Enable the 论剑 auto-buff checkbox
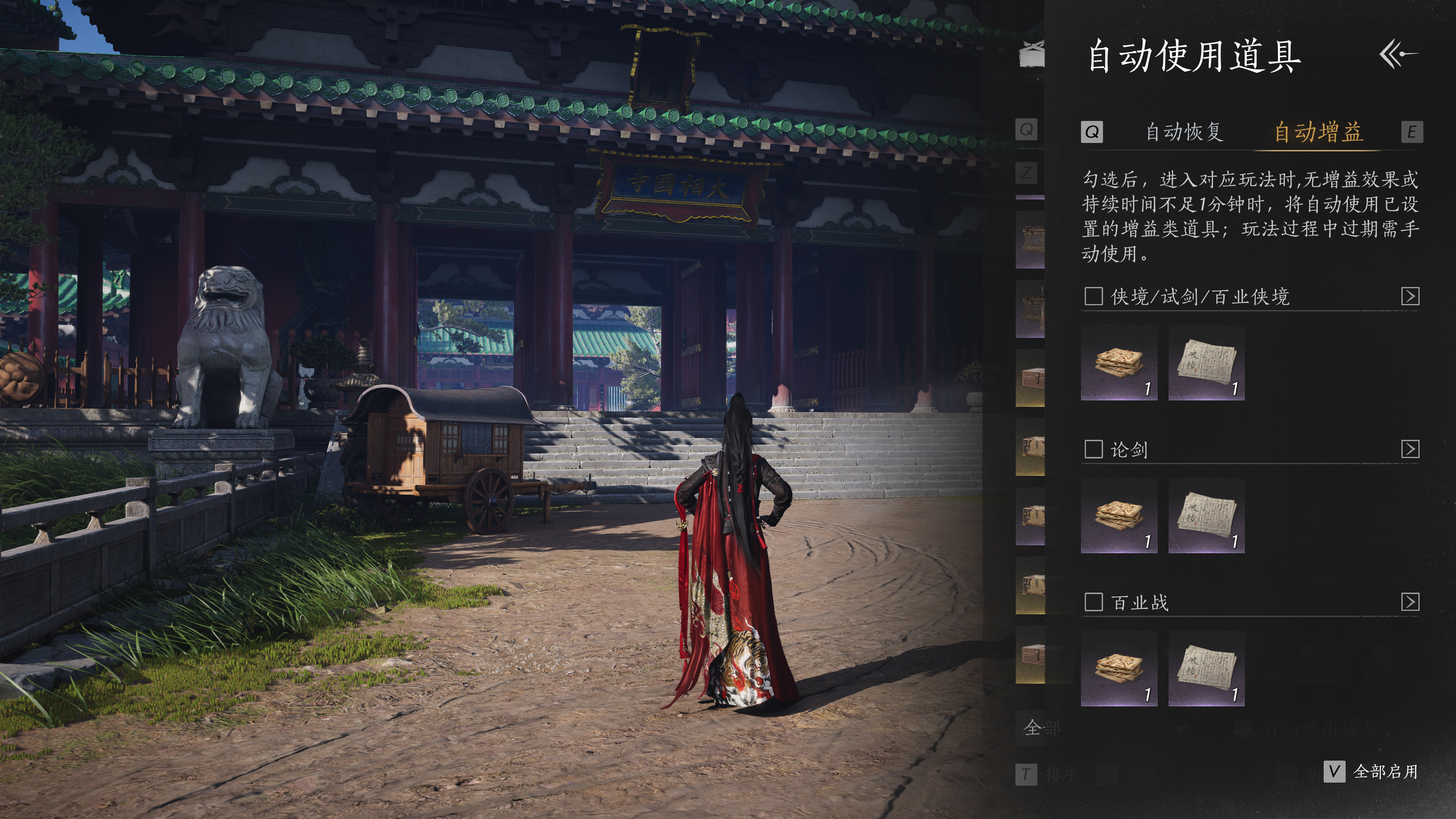The height and width of the screenshot is (819, 1456). click(x=1094, y=449)
